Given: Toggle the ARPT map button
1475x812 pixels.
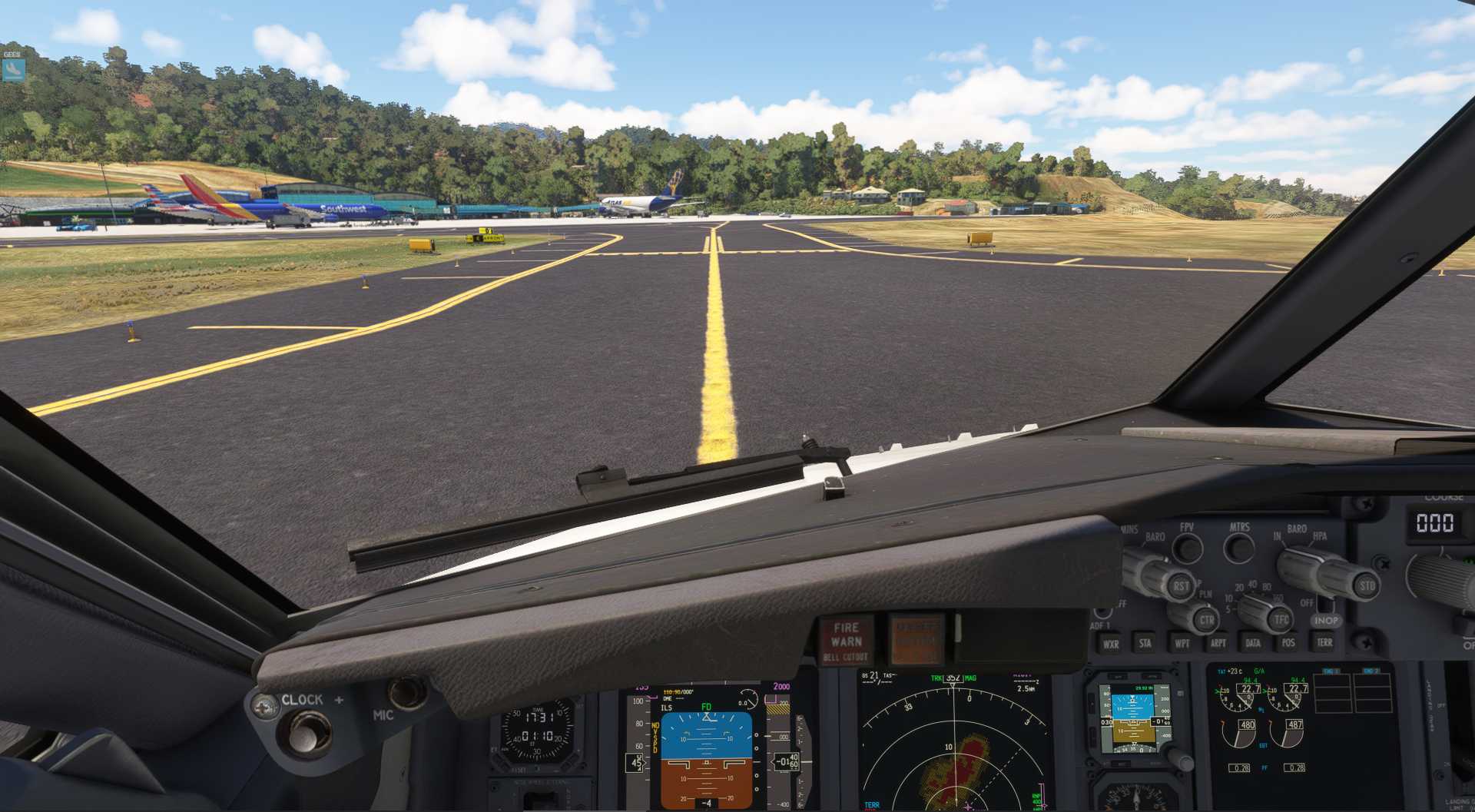Looking at the screenshot, I should tap(1218, 644).
